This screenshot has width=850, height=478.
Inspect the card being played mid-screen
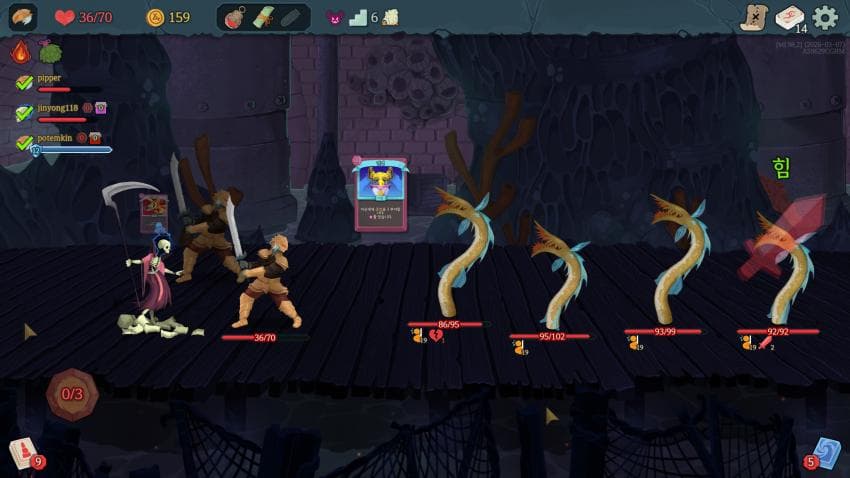pyautogui.click(x=380, y=195)
